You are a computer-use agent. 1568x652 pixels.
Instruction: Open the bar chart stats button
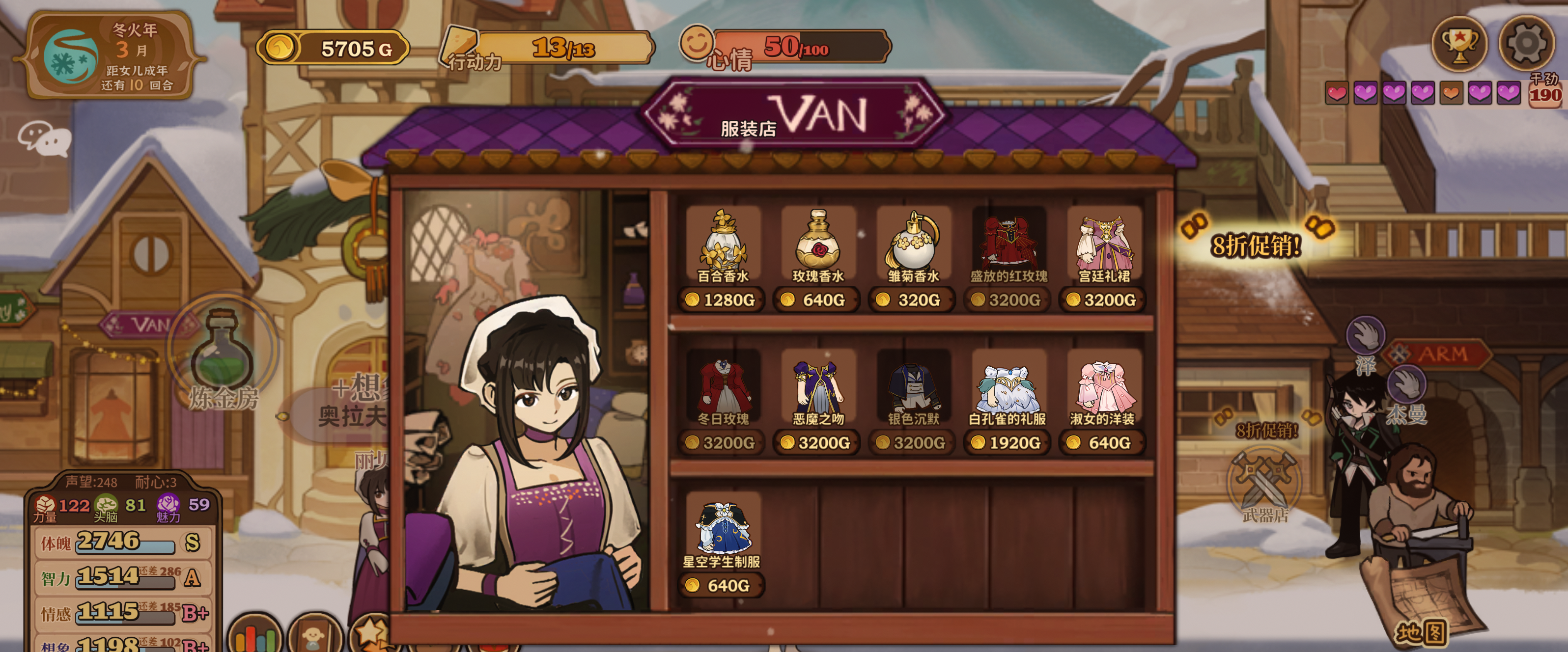[255, 637]
